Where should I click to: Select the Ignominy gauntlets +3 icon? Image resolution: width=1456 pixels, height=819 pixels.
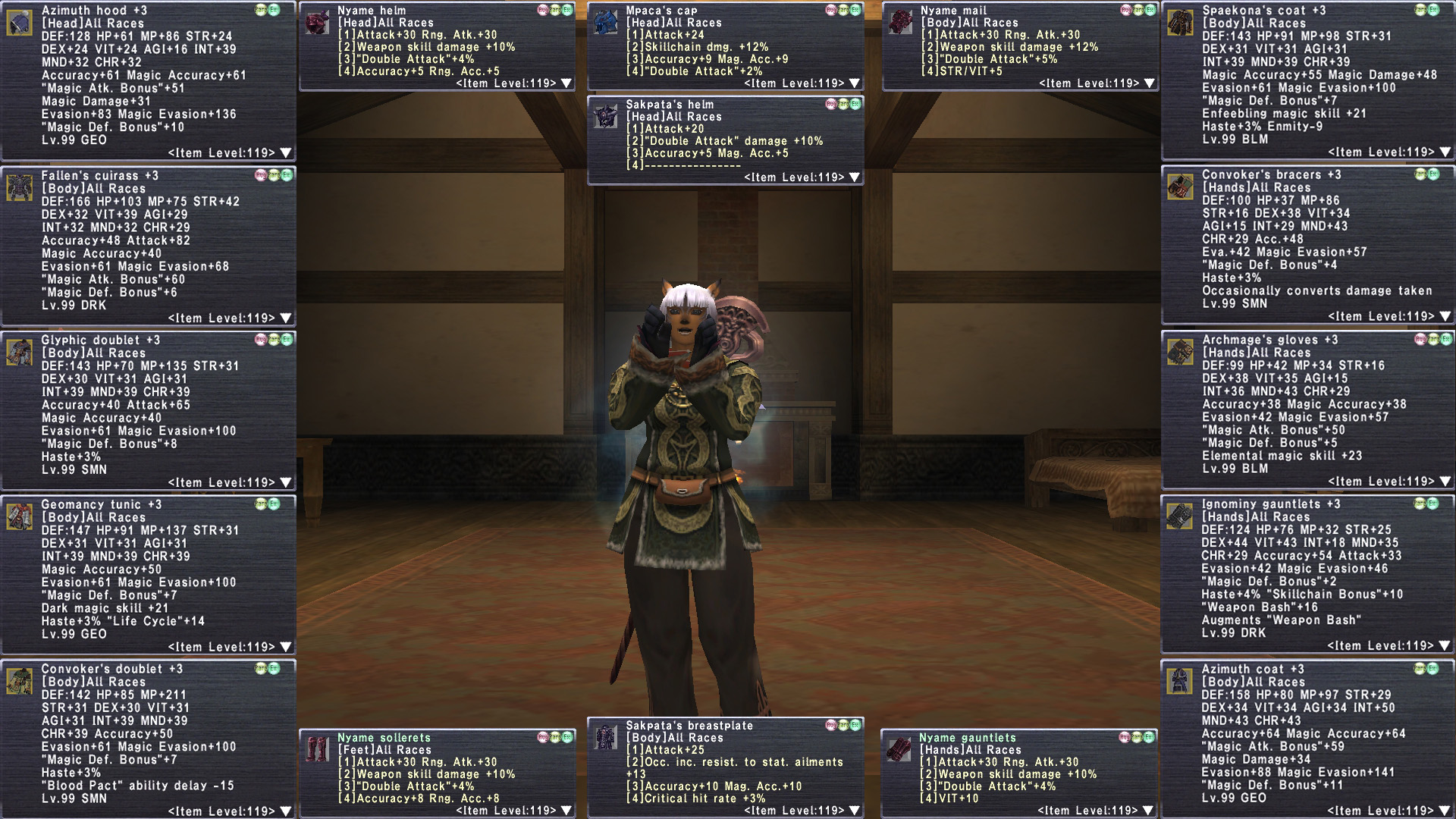(1180, 516)
